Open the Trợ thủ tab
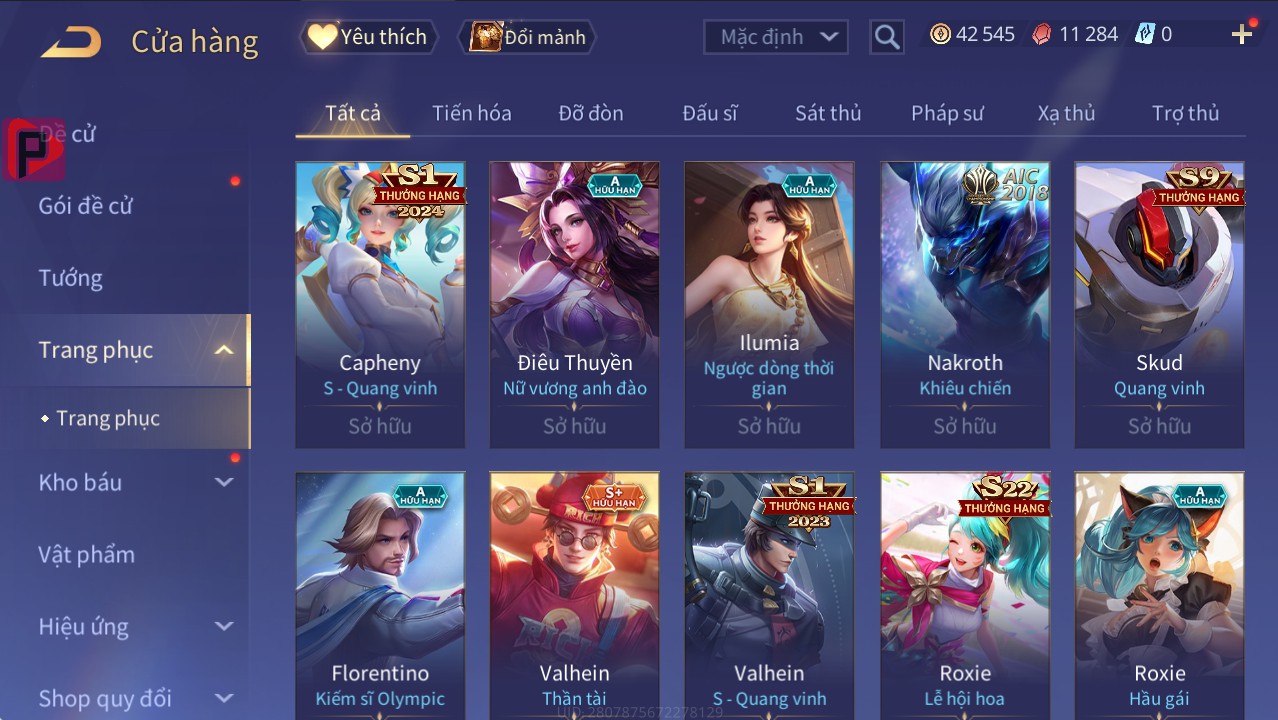The image size is (1278, 720). [x=1185, y=113]
